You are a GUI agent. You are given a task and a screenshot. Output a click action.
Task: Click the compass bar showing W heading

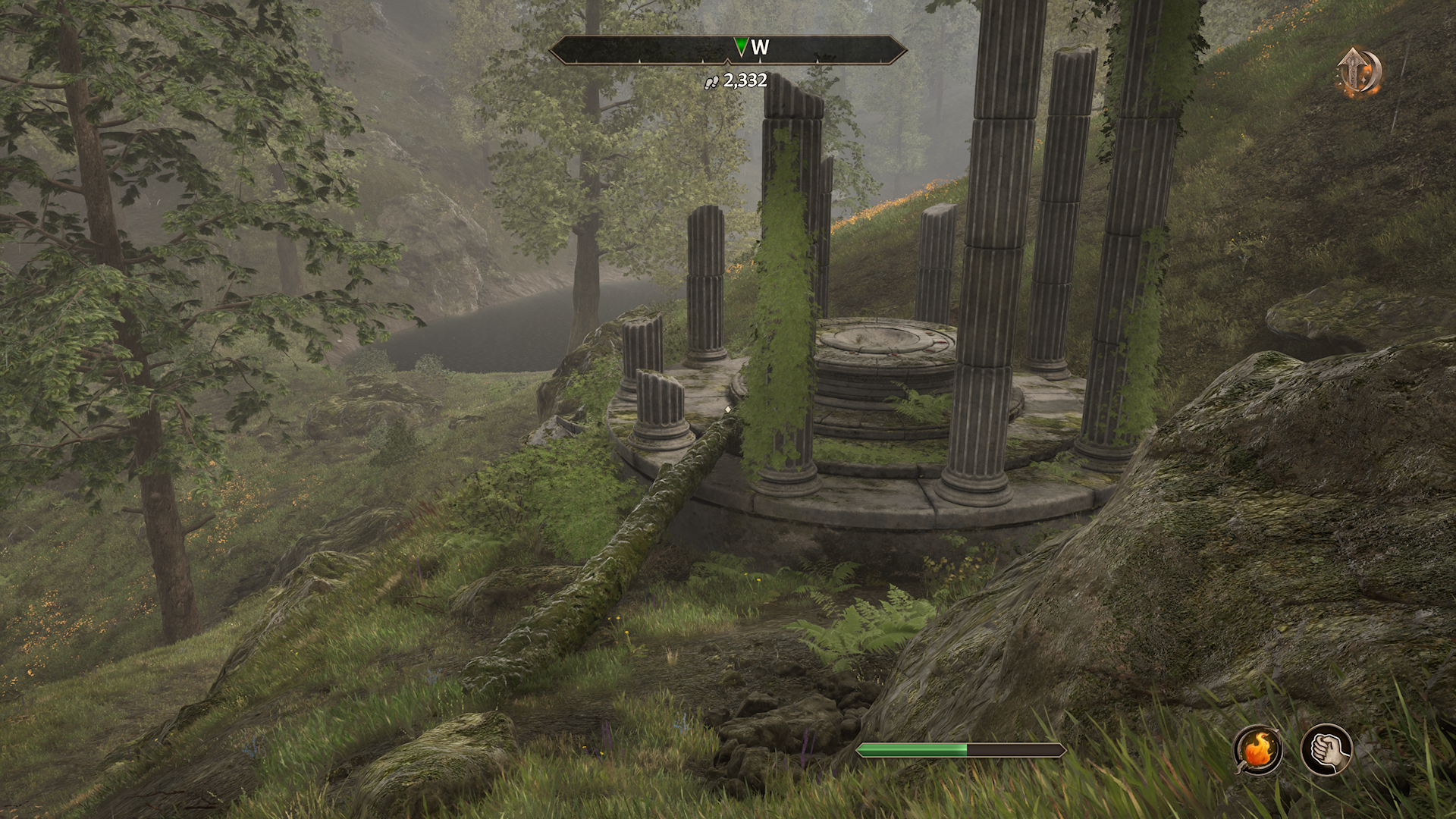tap(727, 49)
